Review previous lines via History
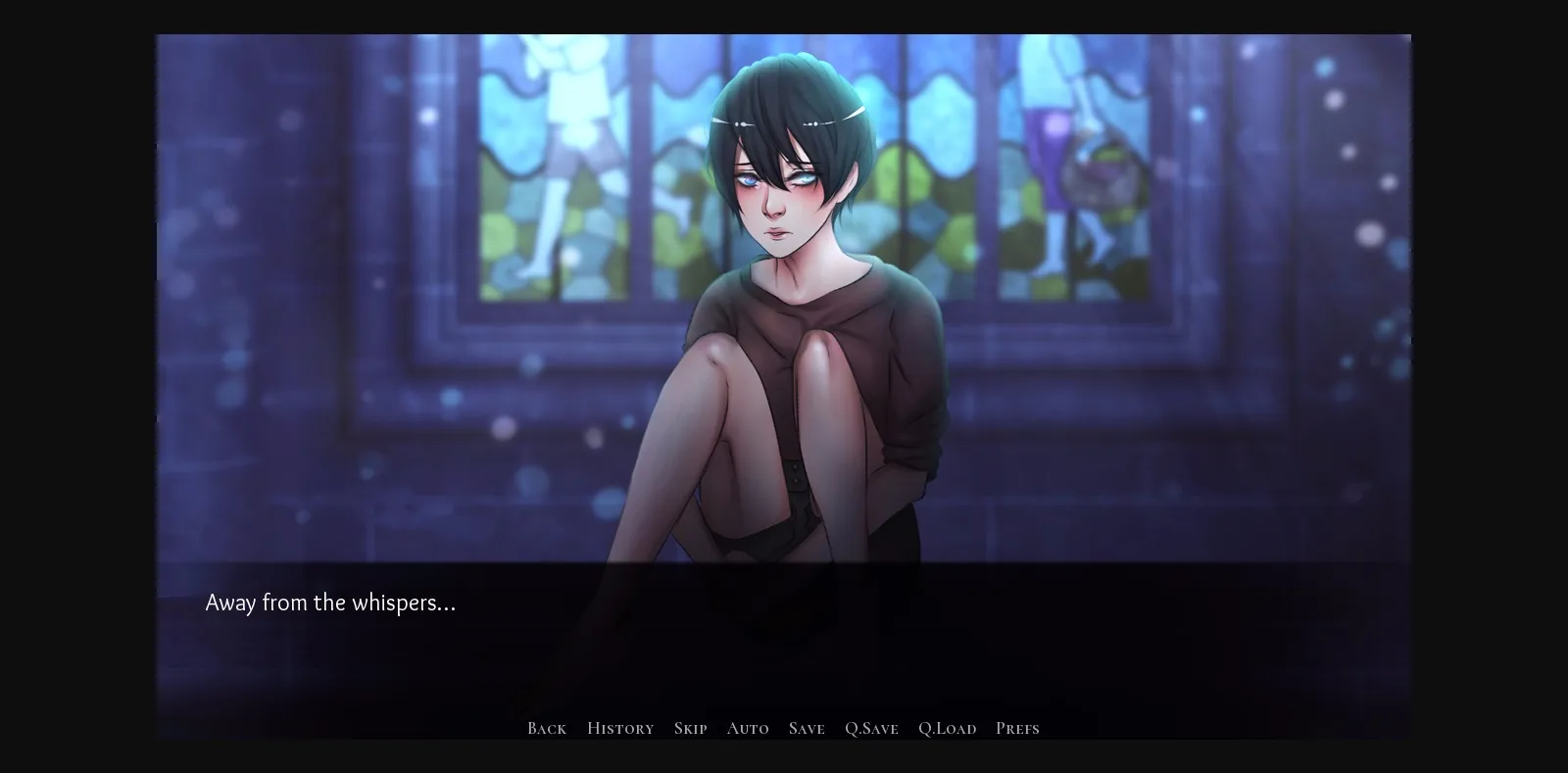1568x773 pixels. [619, 728]
